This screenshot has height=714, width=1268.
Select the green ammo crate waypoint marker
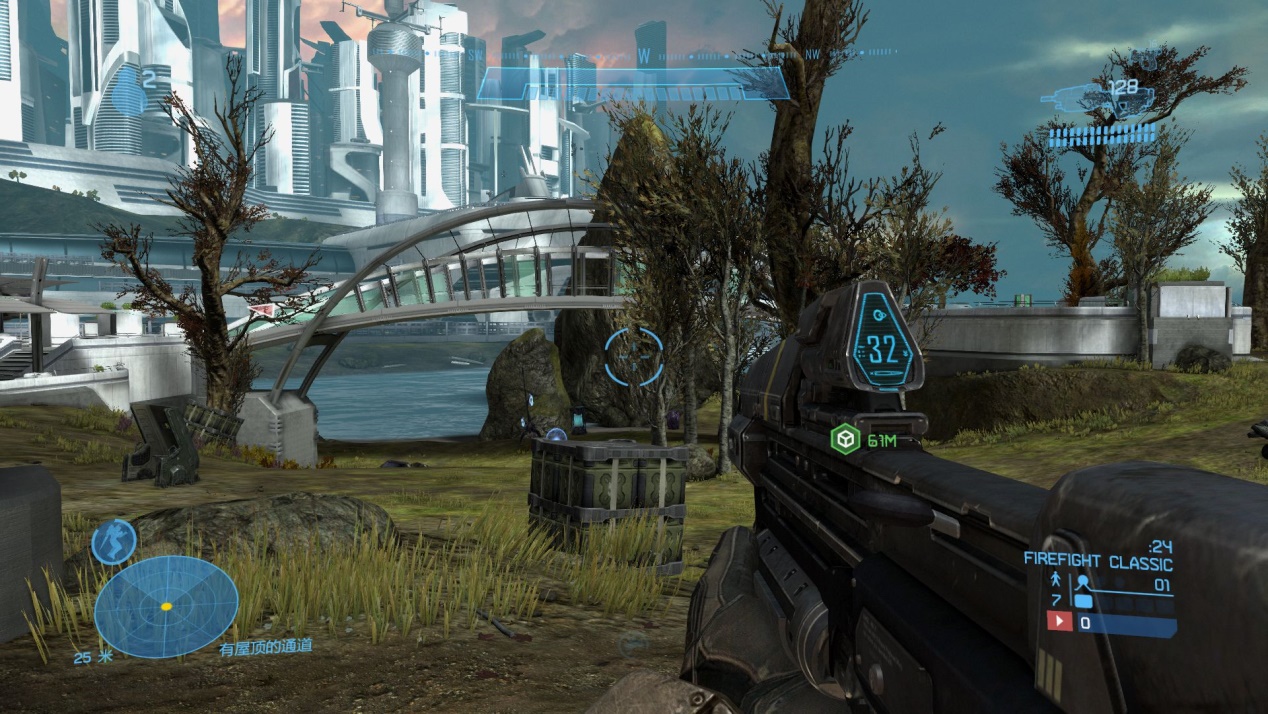coord(846,439)
